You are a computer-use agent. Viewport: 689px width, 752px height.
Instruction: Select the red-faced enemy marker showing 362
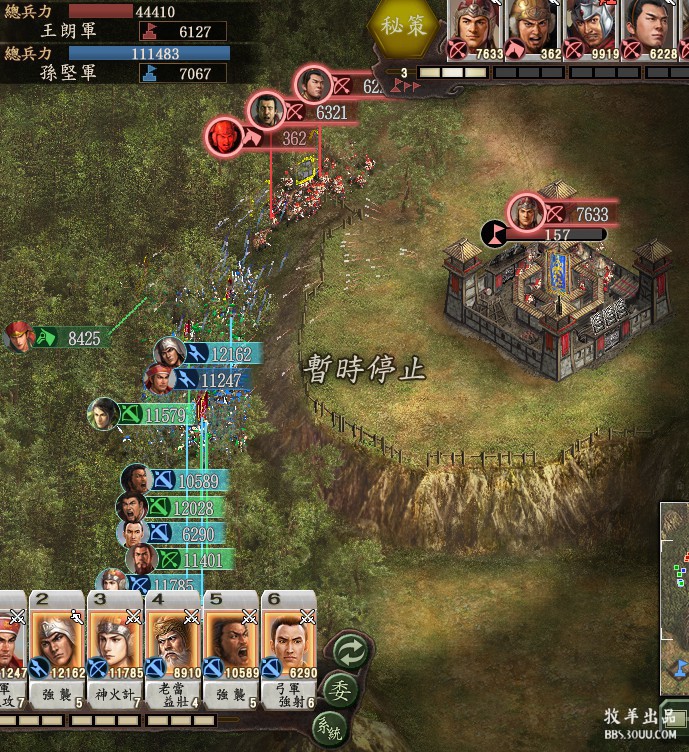point(224,138)
